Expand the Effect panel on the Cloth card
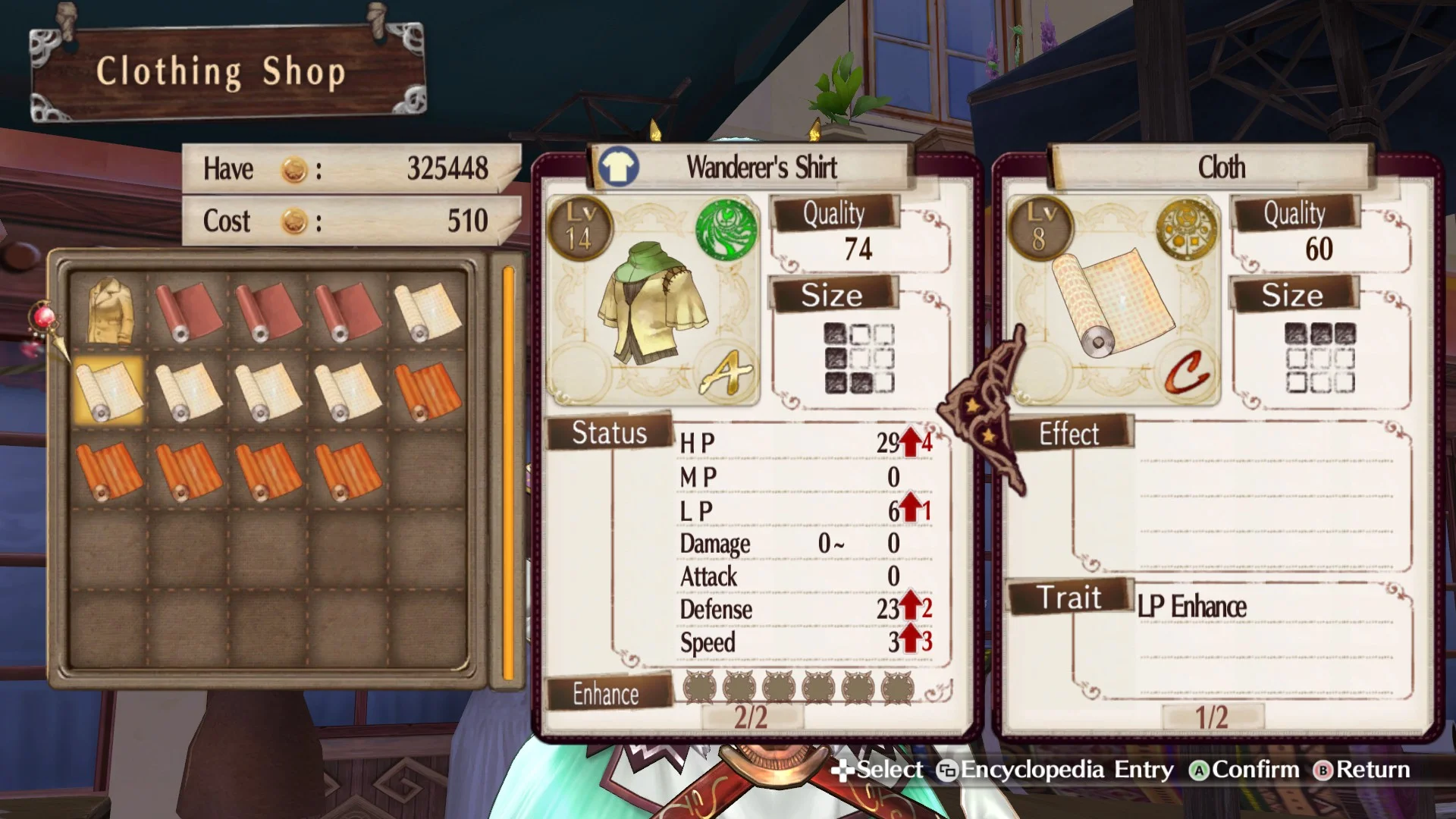The height and width of the screenshot is (819, 1456). 1071,434
